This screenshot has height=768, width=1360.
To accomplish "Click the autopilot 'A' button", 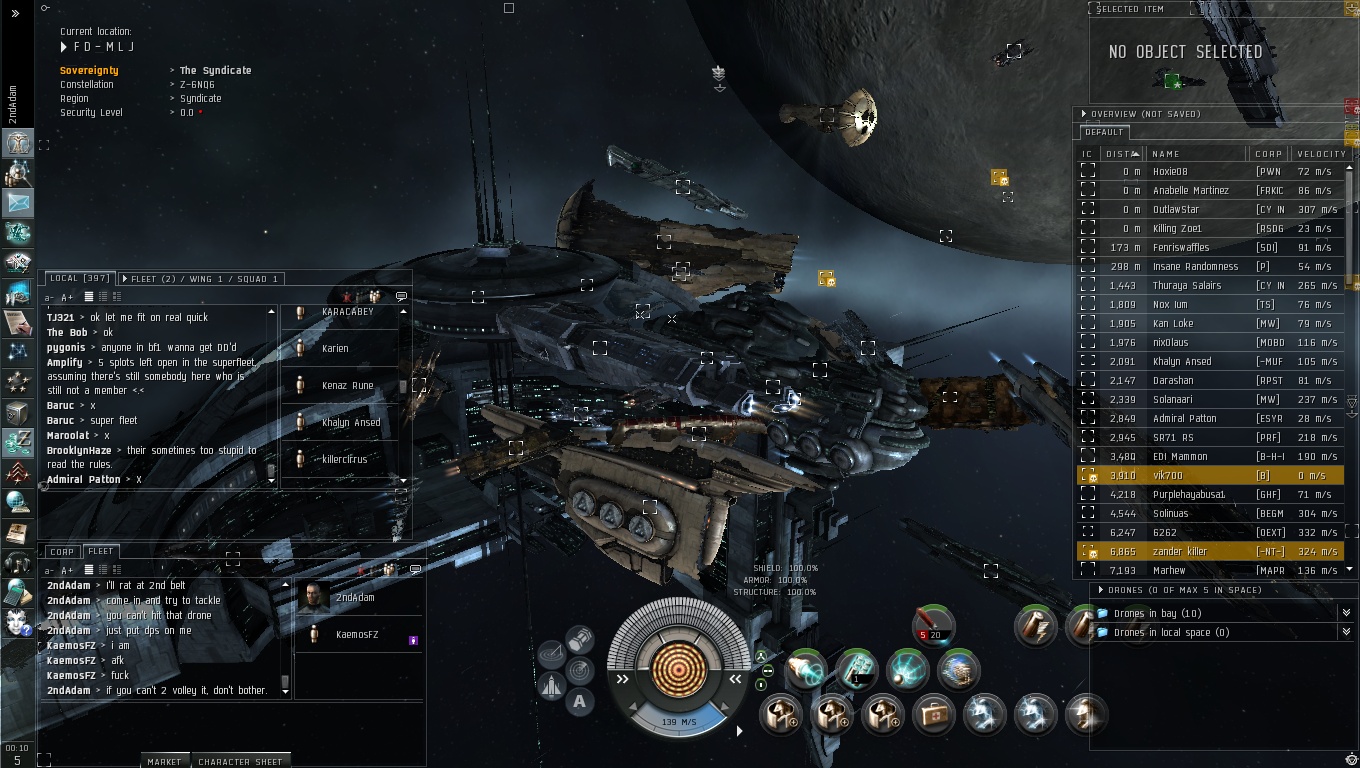I will click(579, 702).
